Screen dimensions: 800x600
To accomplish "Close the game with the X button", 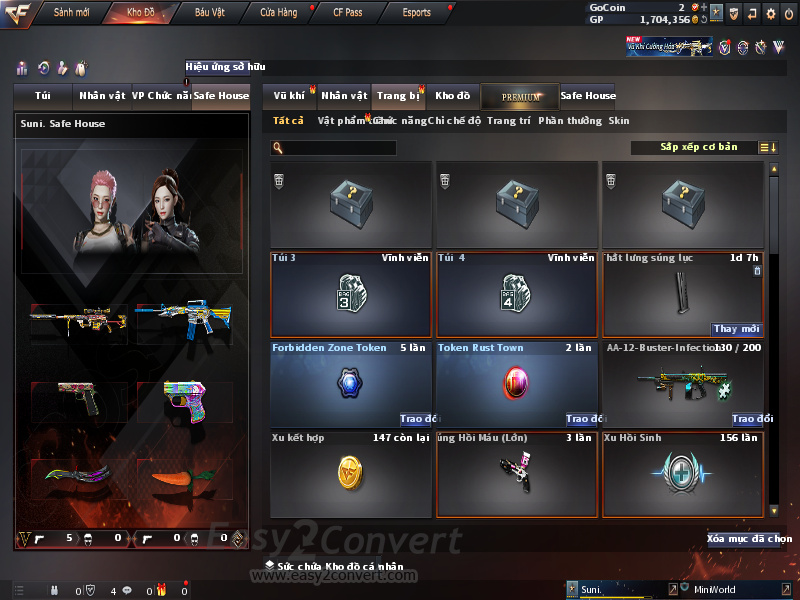I will pyautogui.click(x=788, y=13).
